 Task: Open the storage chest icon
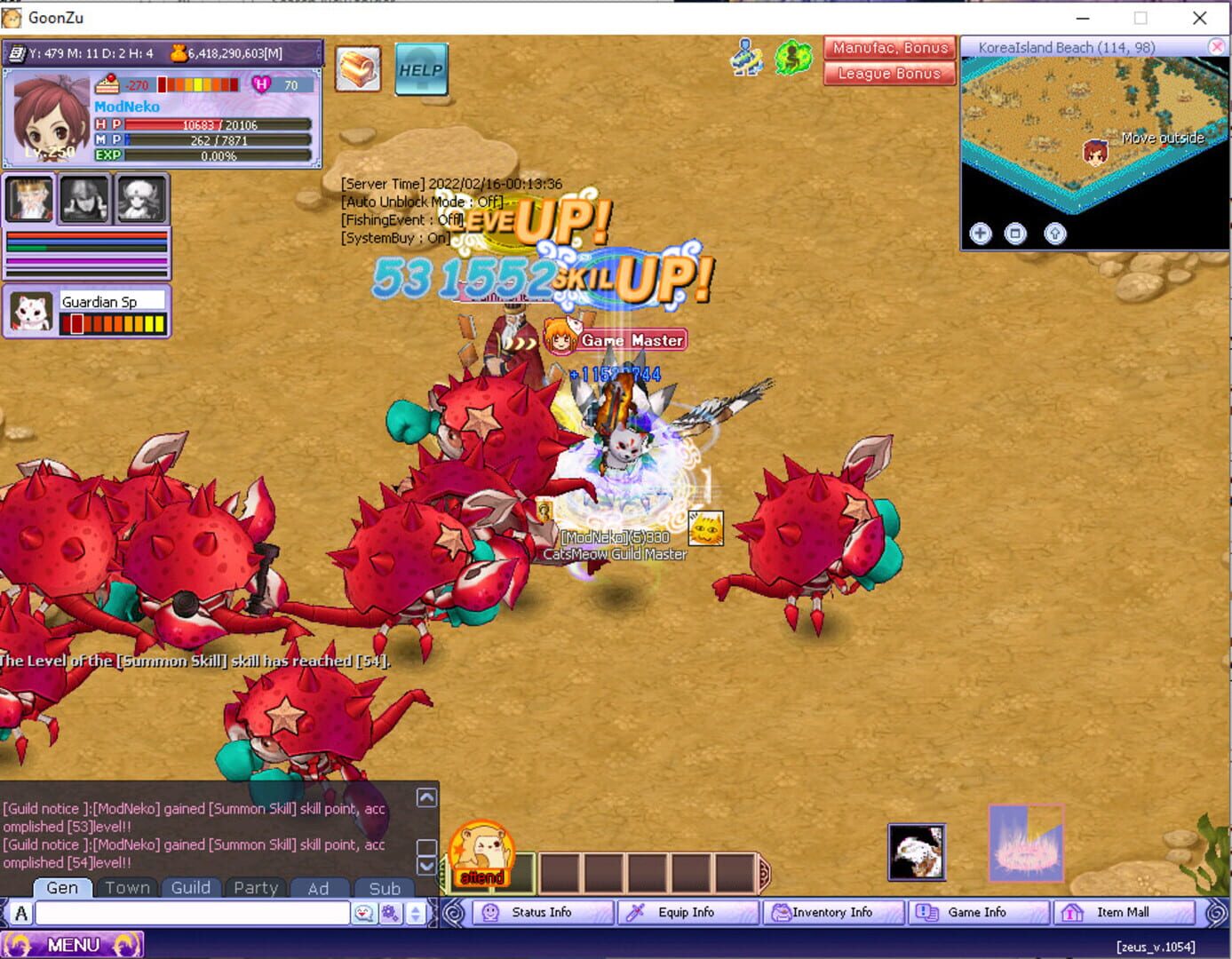(358, 68)
